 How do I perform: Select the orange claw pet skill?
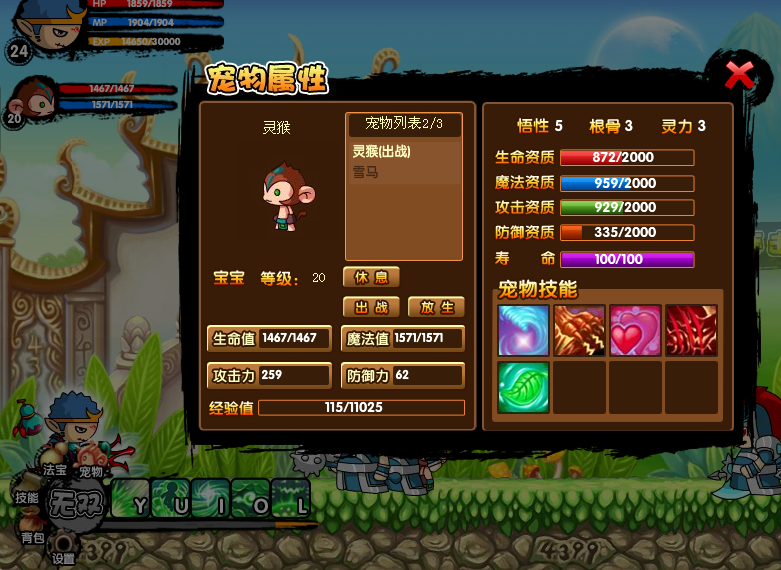coord(579,331)
